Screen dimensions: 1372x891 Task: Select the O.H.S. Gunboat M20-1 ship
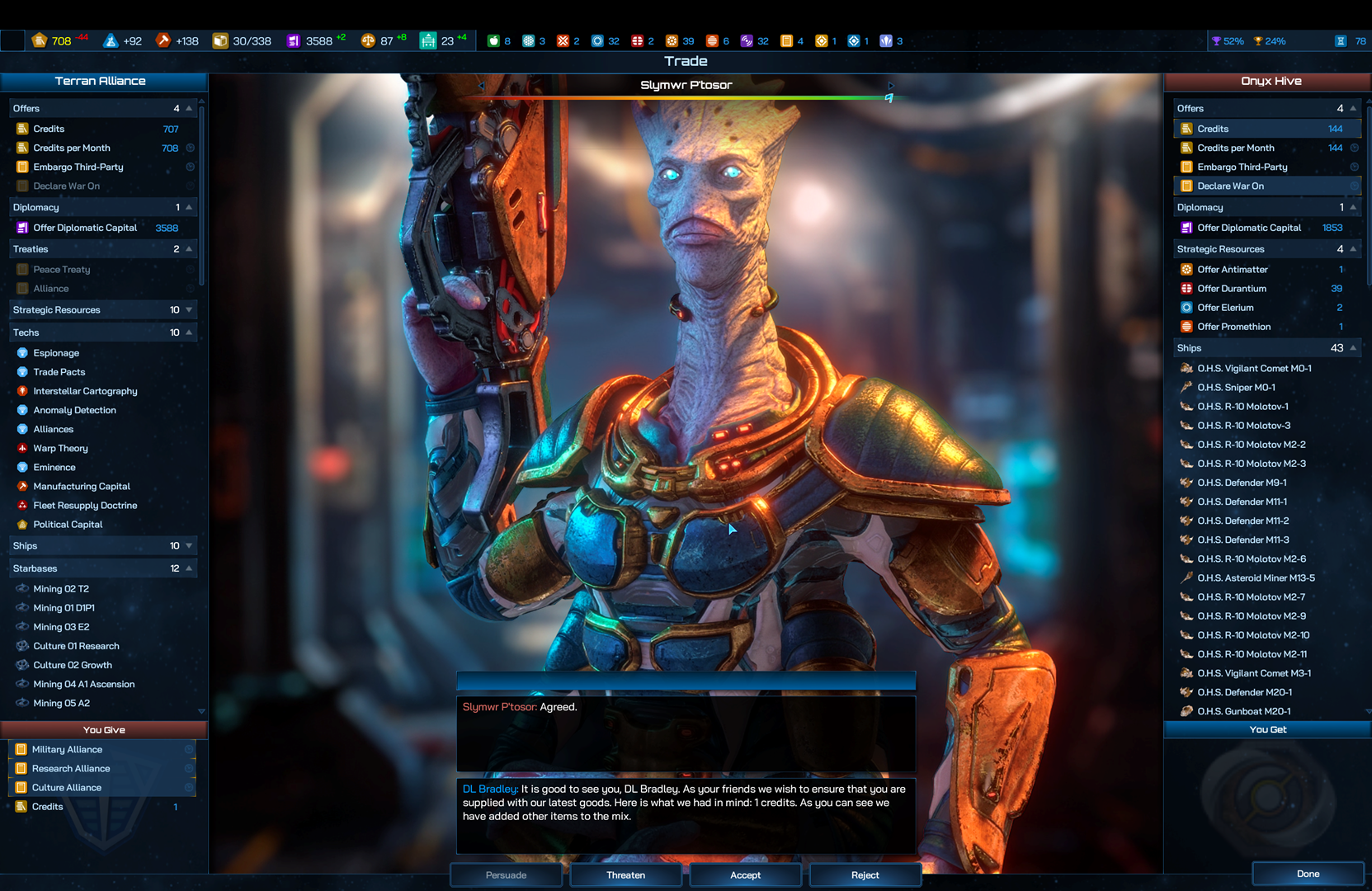click(x=1243, y=711)
